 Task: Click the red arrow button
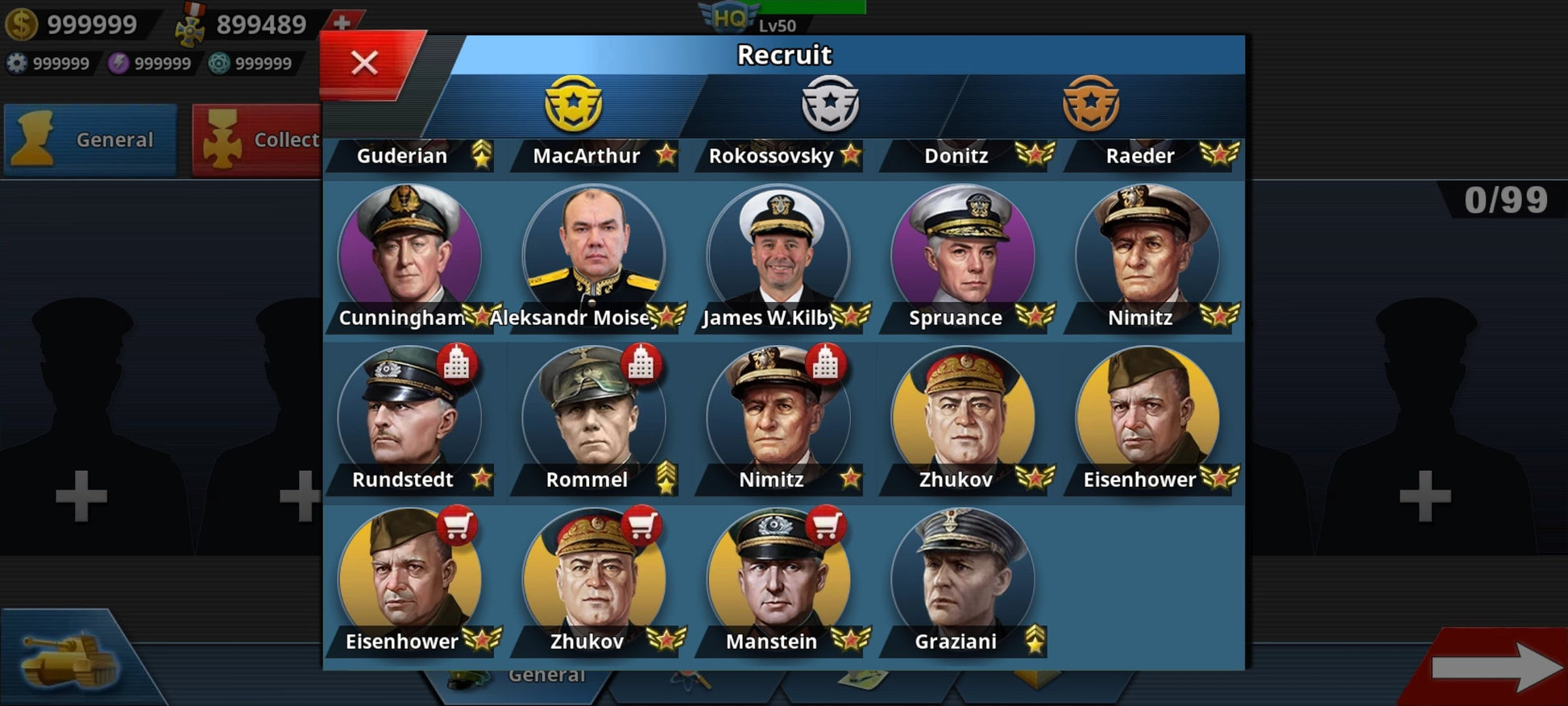1495,667
